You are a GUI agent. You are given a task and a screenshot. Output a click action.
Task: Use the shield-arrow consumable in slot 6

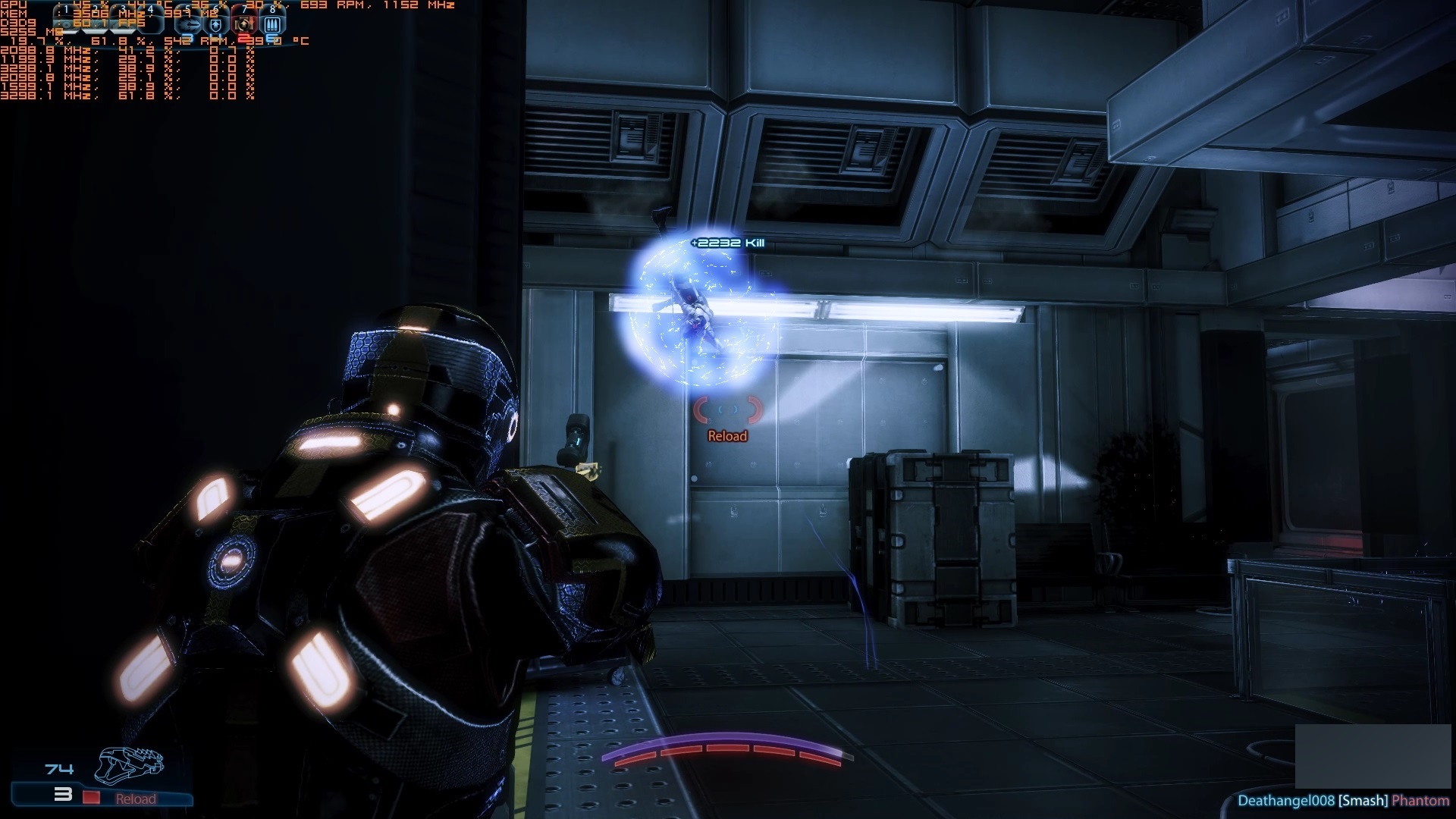pos(216,24)
